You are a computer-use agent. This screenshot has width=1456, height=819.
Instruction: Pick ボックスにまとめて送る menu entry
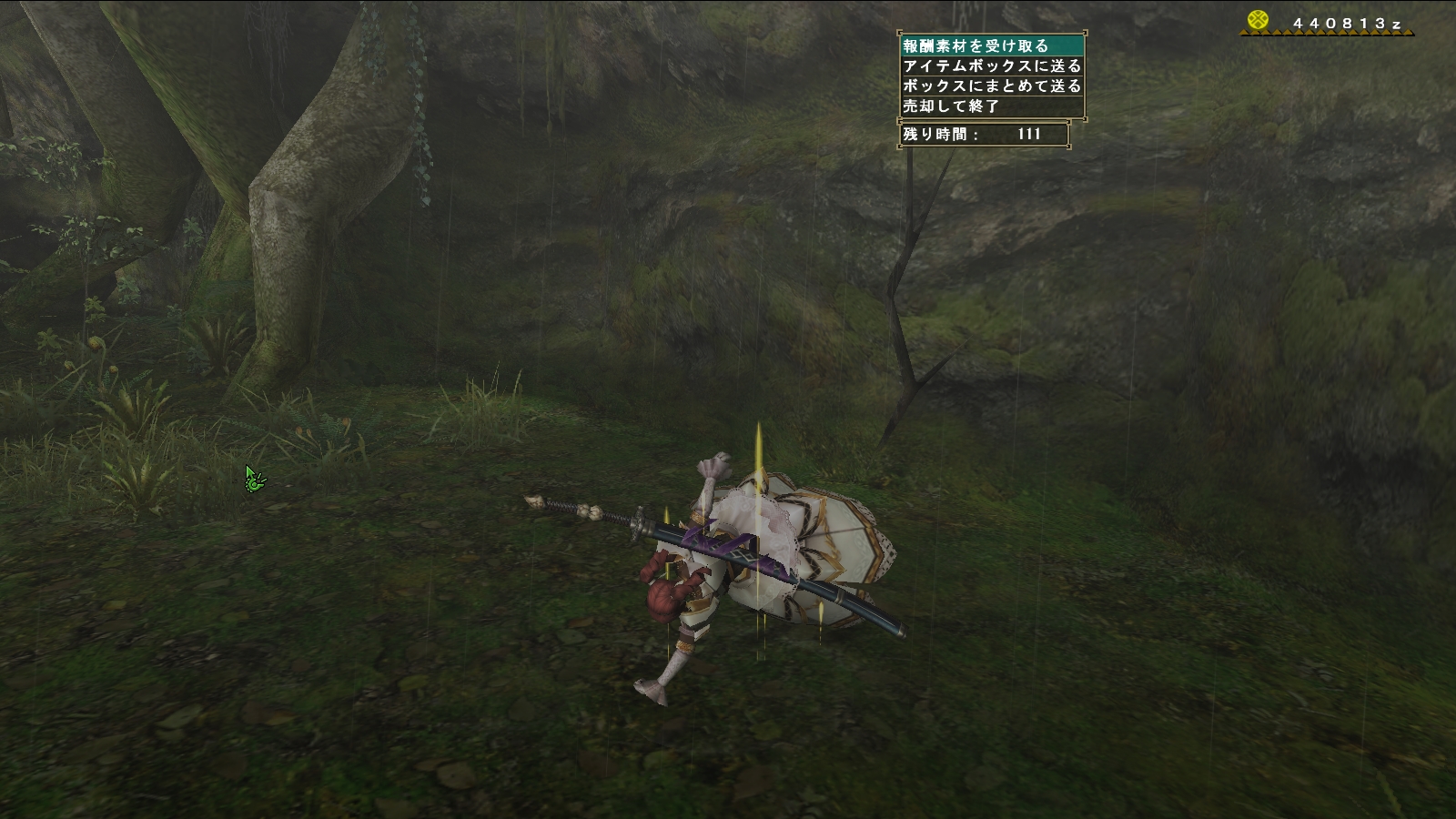992,86
